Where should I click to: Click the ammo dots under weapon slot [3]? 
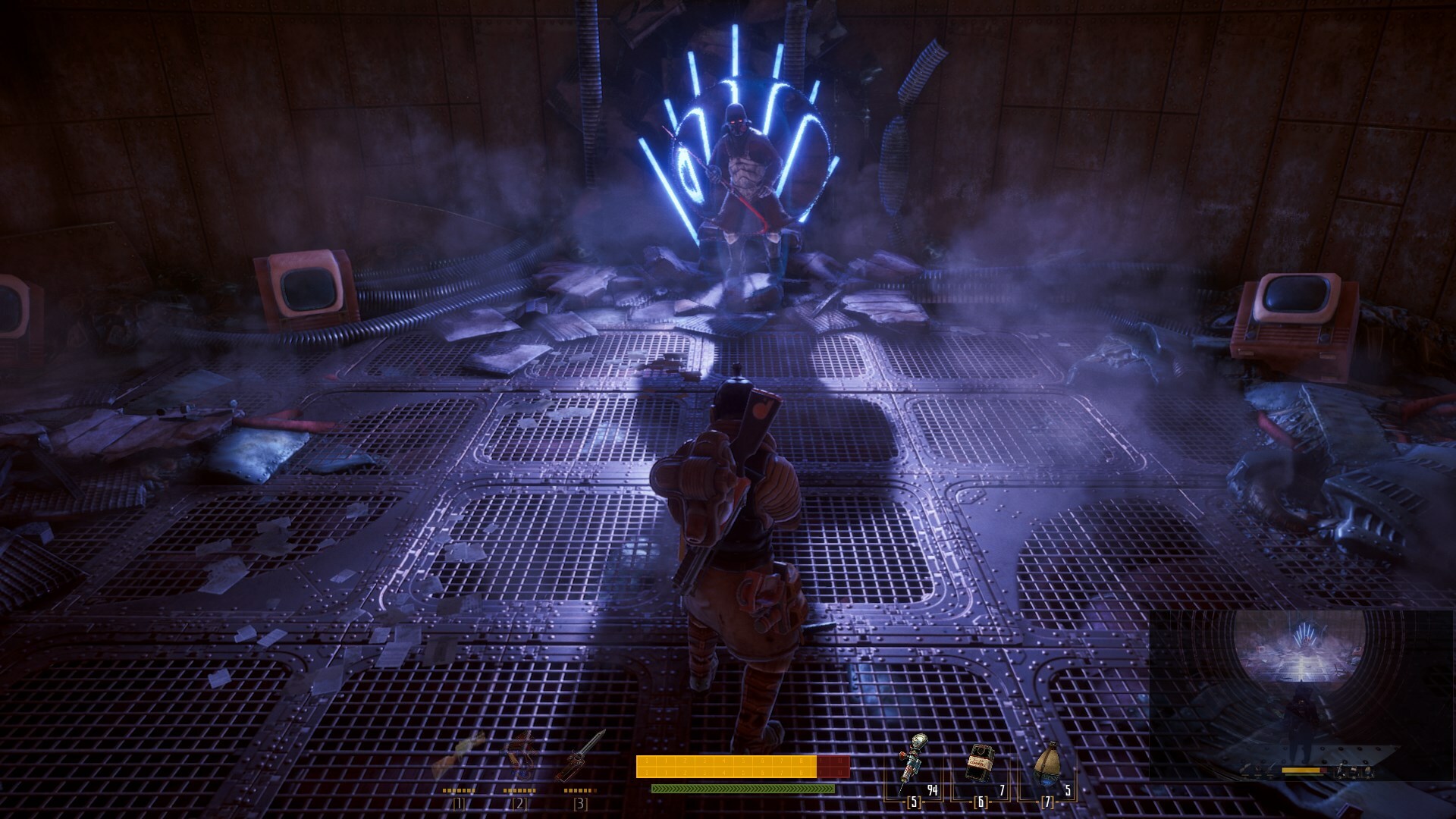coord(580,791)
